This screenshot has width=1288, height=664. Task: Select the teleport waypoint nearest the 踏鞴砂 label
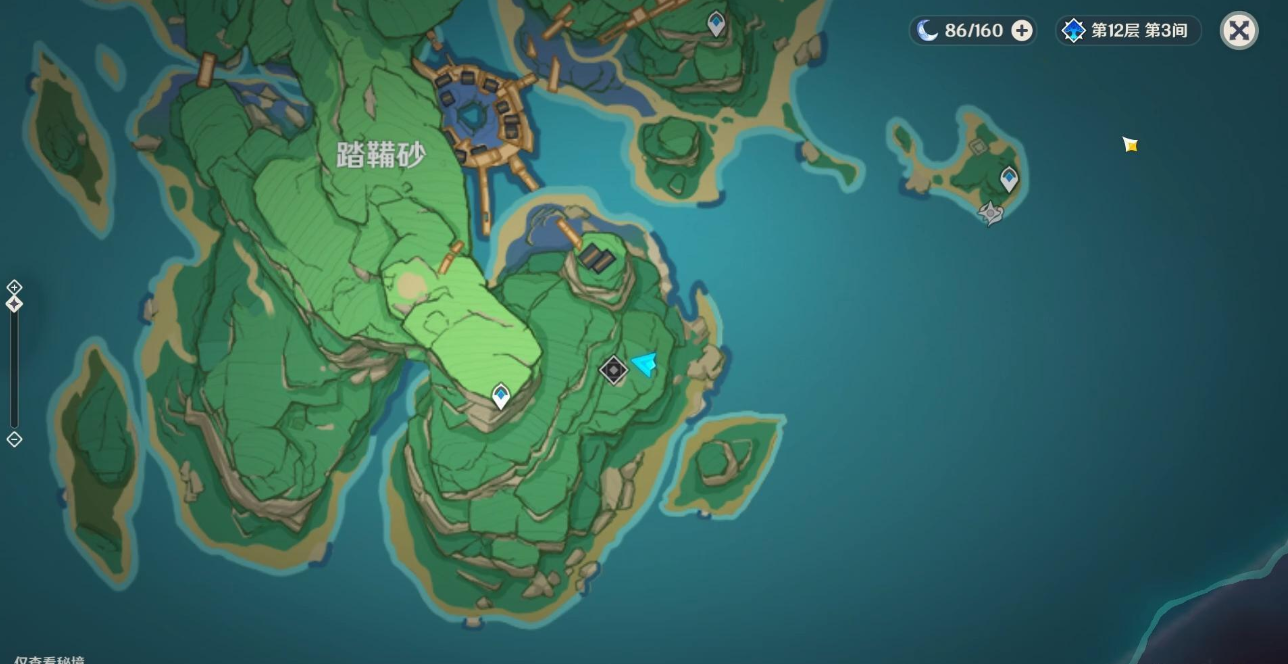(x=500, y=397)
